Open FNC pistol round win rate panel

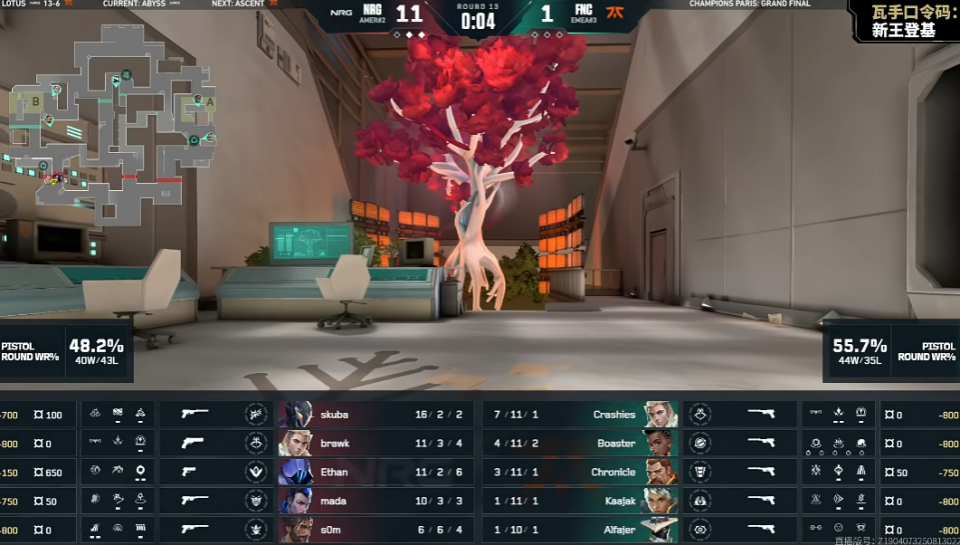[890, 351]
